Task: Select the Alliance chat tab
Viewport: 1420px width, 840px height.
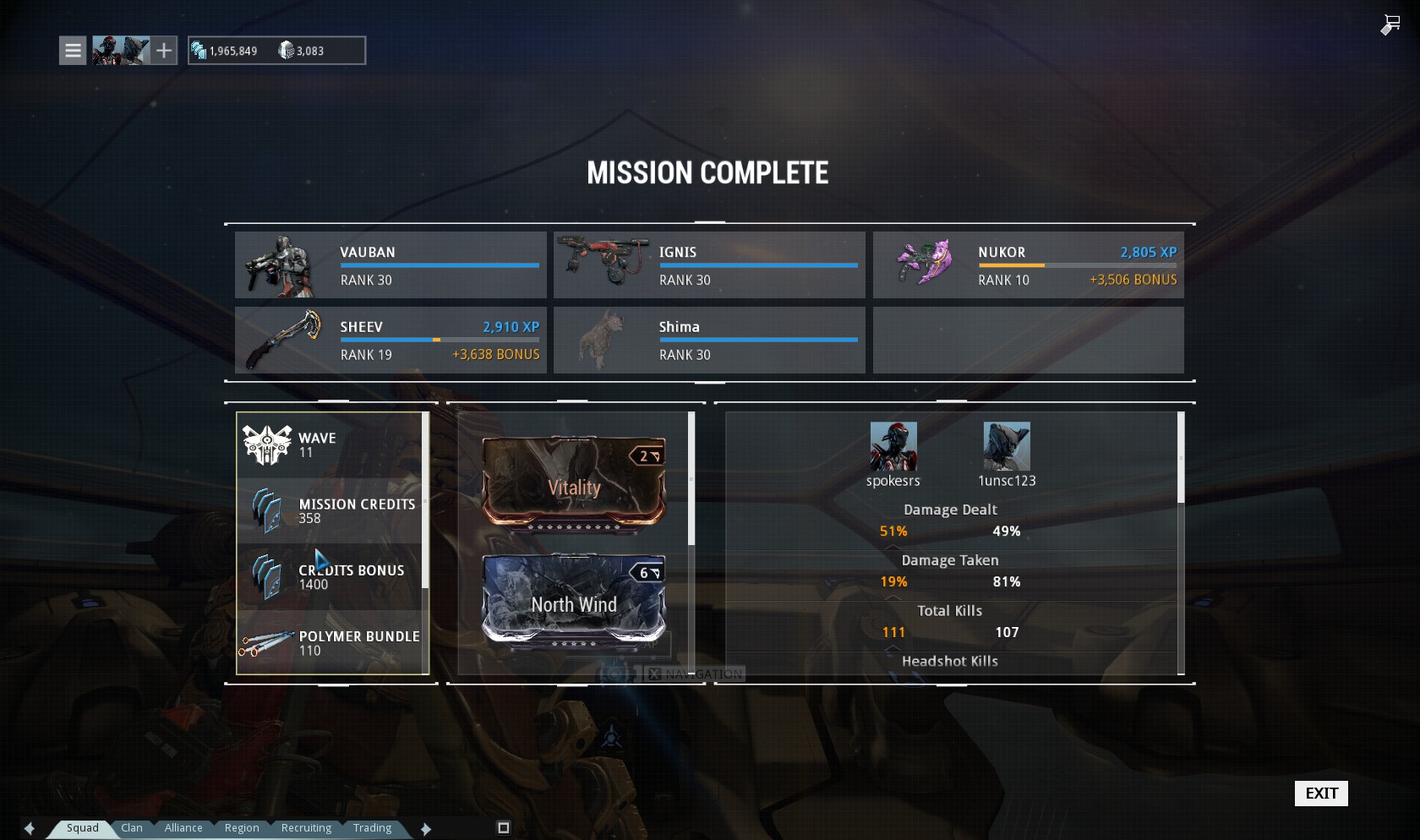Action: click(183, 828)
